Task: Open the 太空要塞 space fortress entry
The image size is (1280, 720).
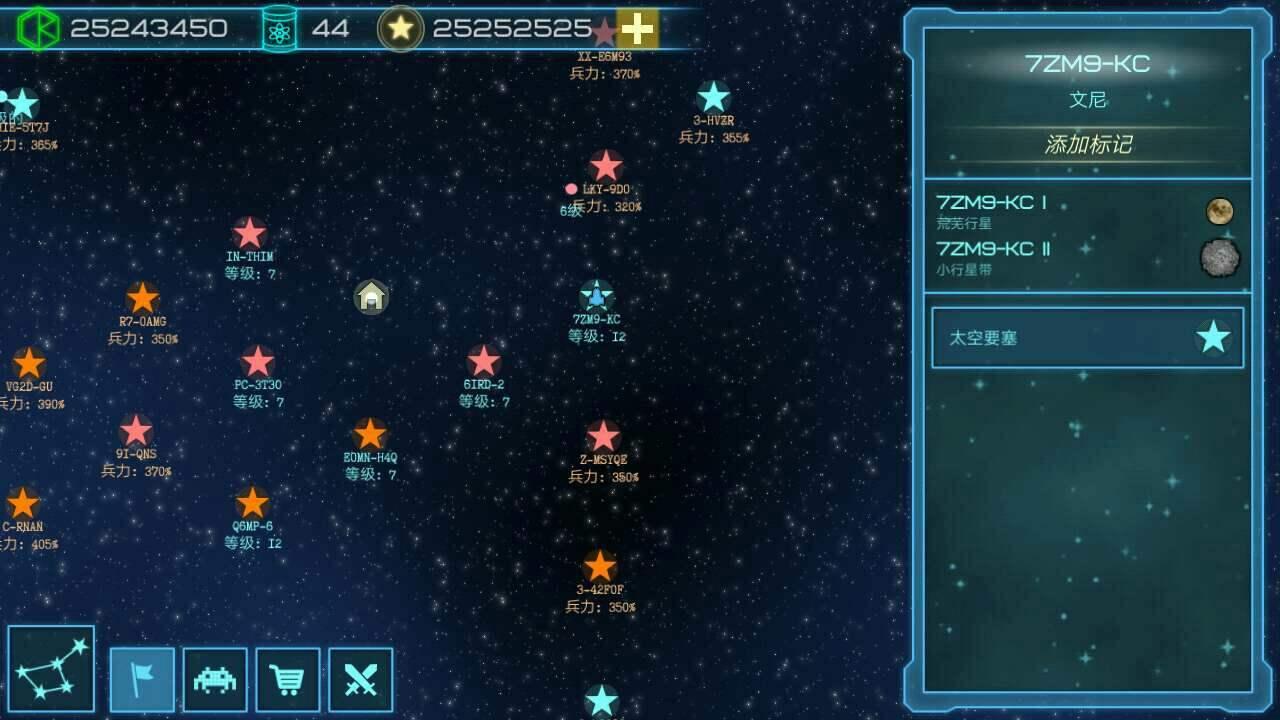Action: click(x=1087, y=338)
